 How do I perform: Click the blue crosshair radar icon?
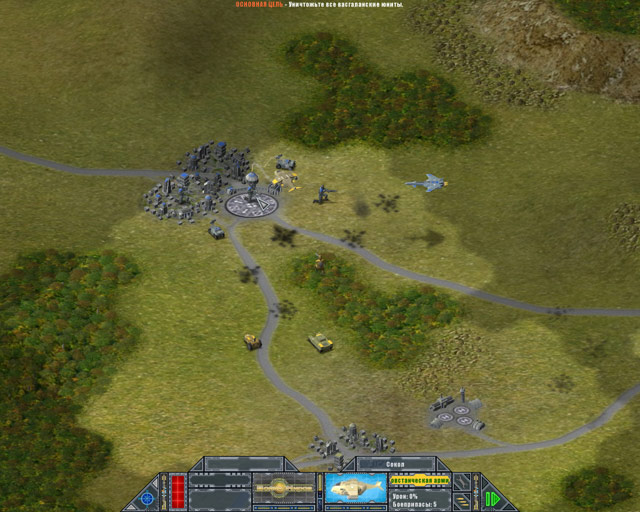pos(147,498)
